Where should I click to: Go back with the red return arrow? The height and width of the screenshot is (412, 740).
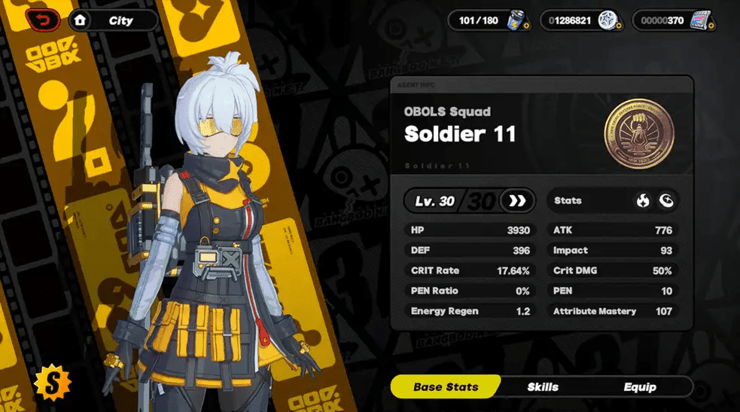[x=43, y=20]
